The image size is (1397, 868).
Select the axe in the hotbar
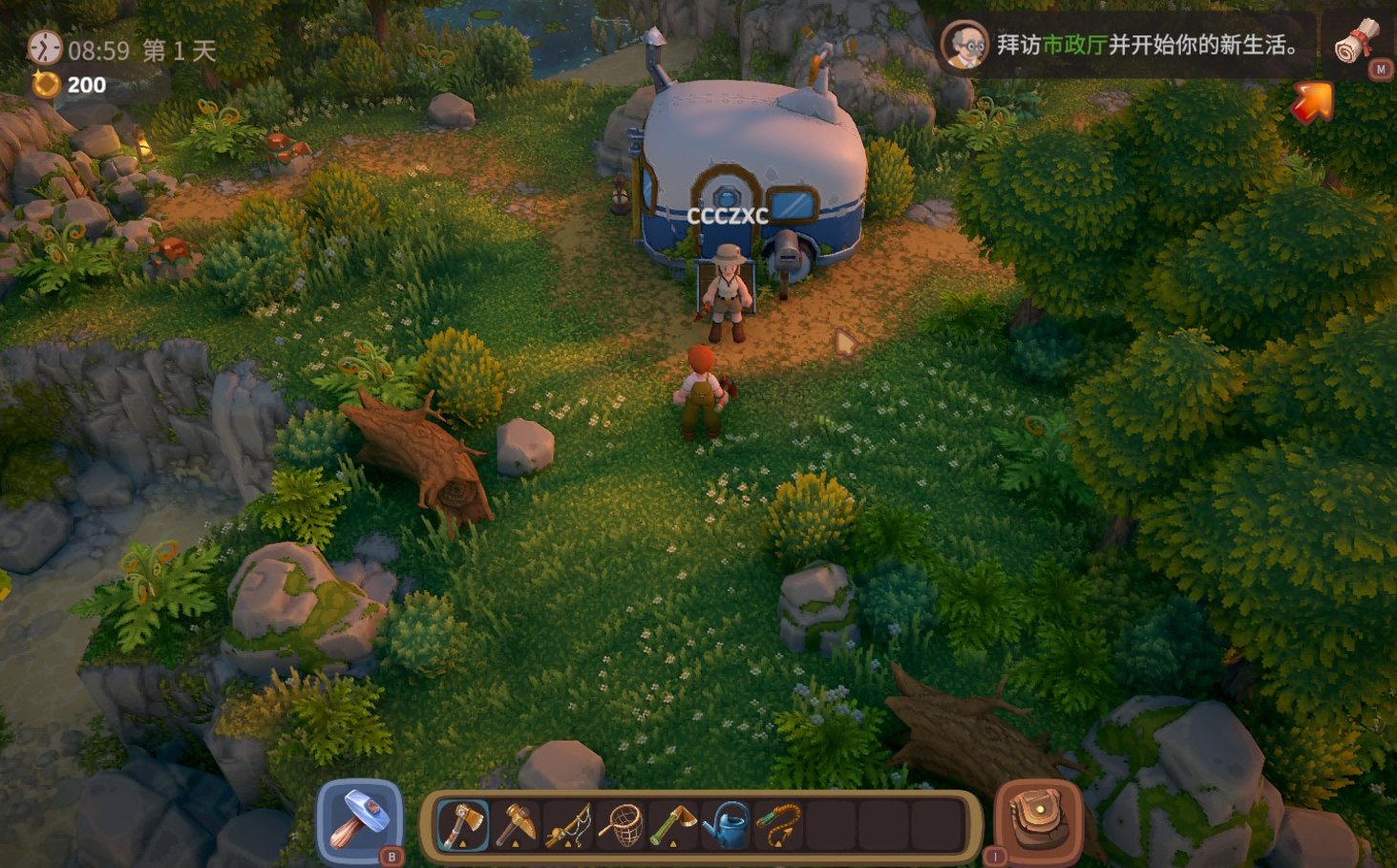(x=462, y=824)
